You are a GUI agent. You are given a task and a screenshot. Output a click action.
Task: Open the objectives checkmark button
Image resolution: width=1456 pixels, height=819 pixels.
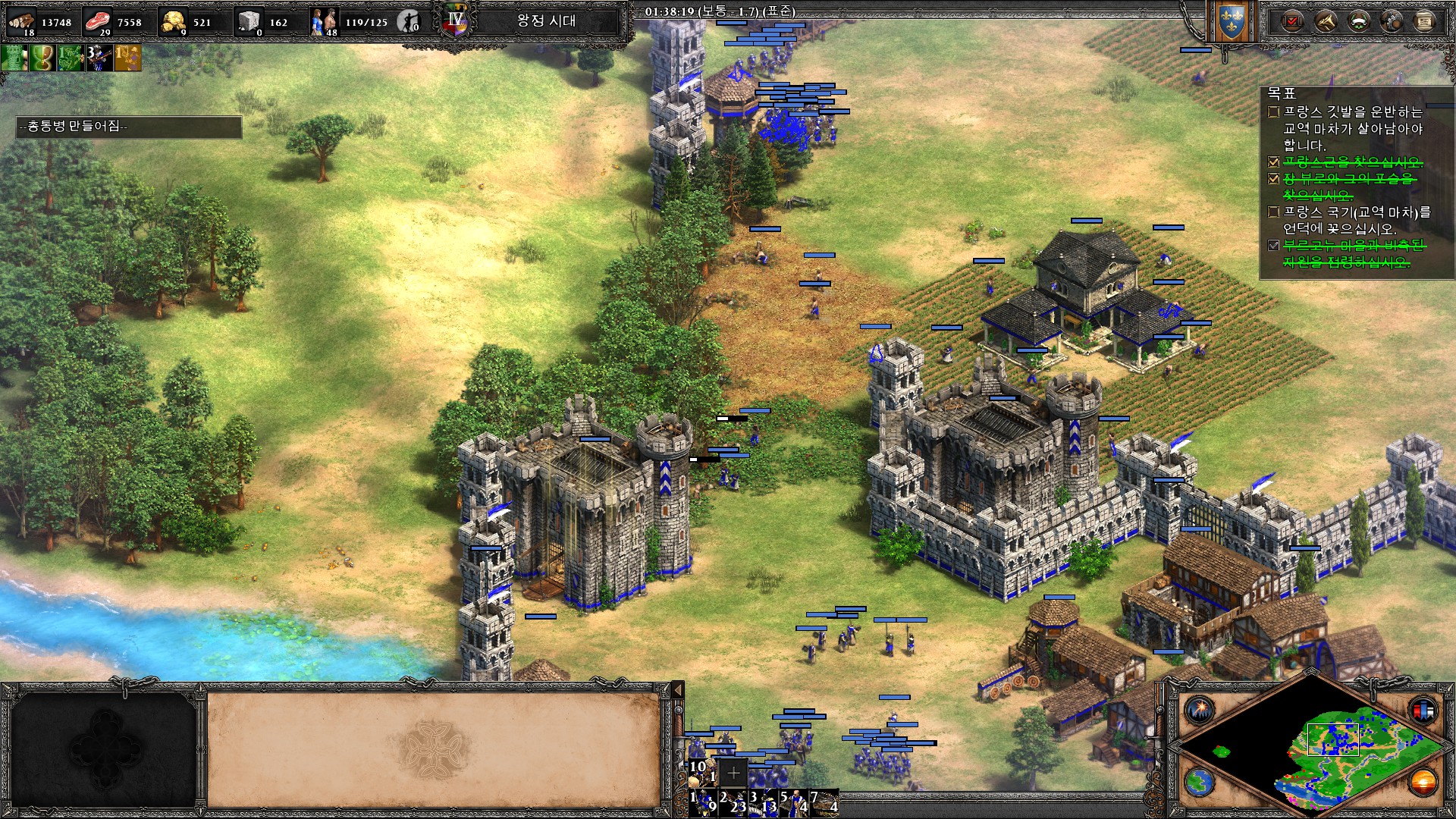[x=1292, y=21]
